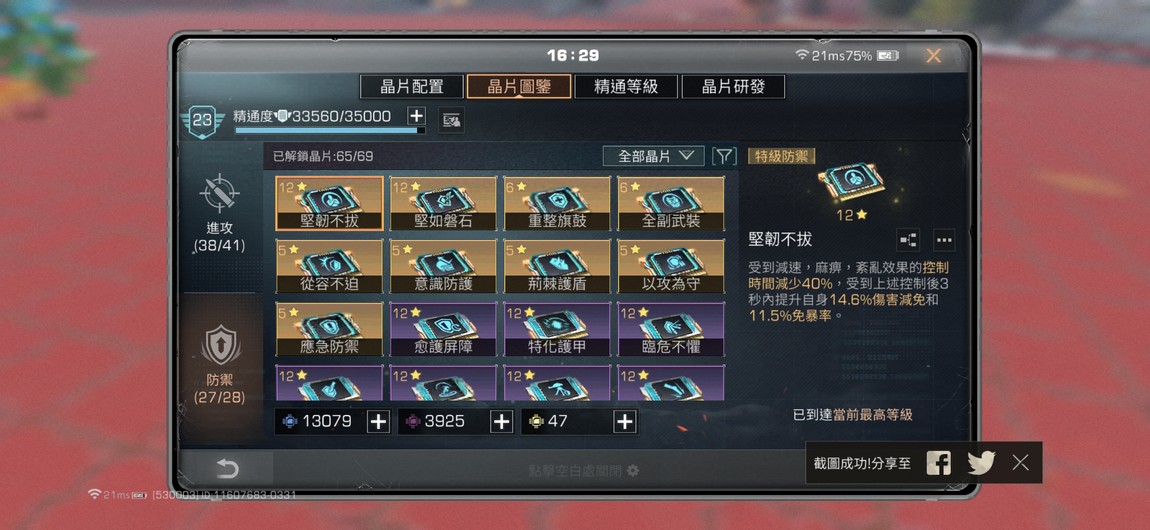
Task: Select the 重整旗鼓 chip
Action: tap(557, 205)
